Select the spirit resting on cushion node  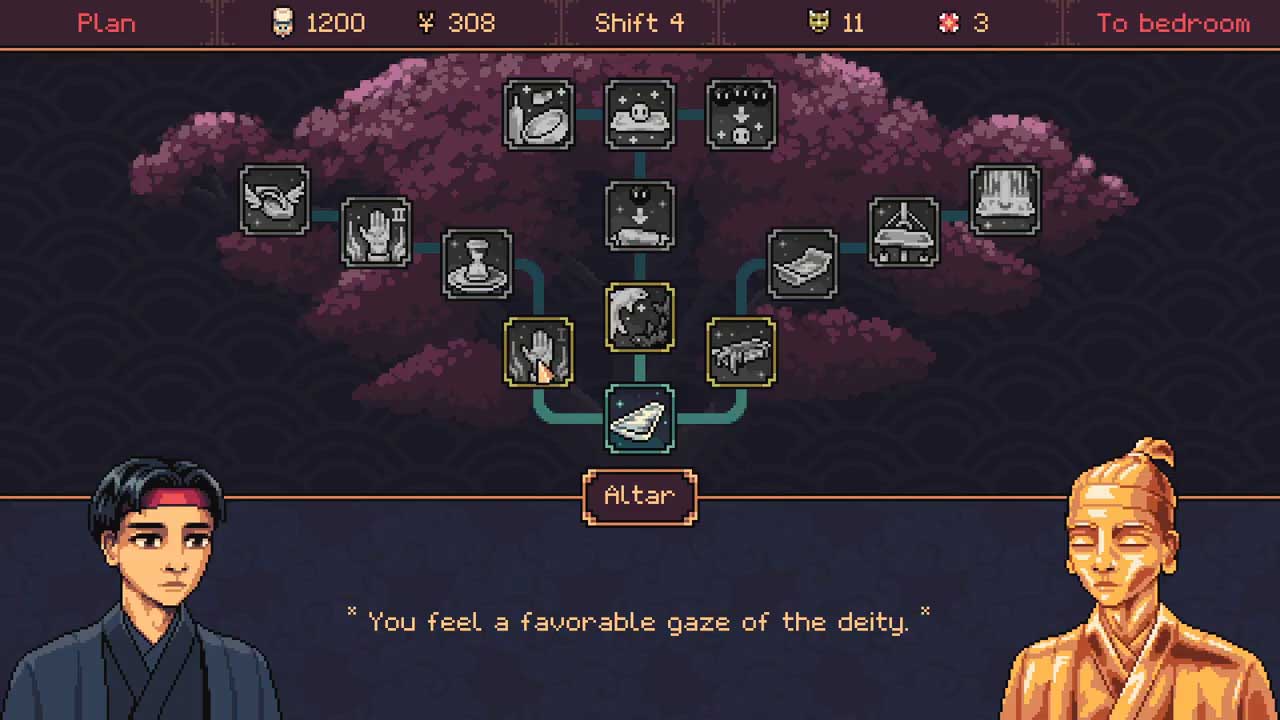coord(640,115)
